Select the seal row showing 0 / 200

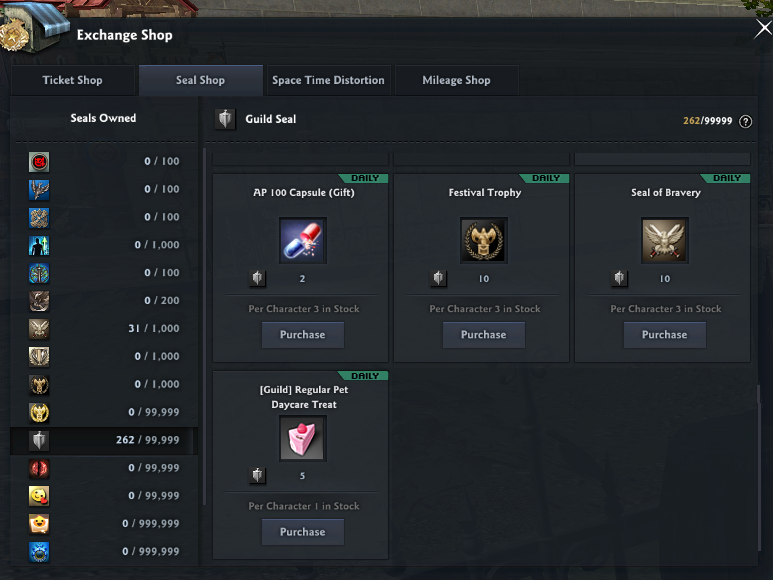(x=104, y=300)
